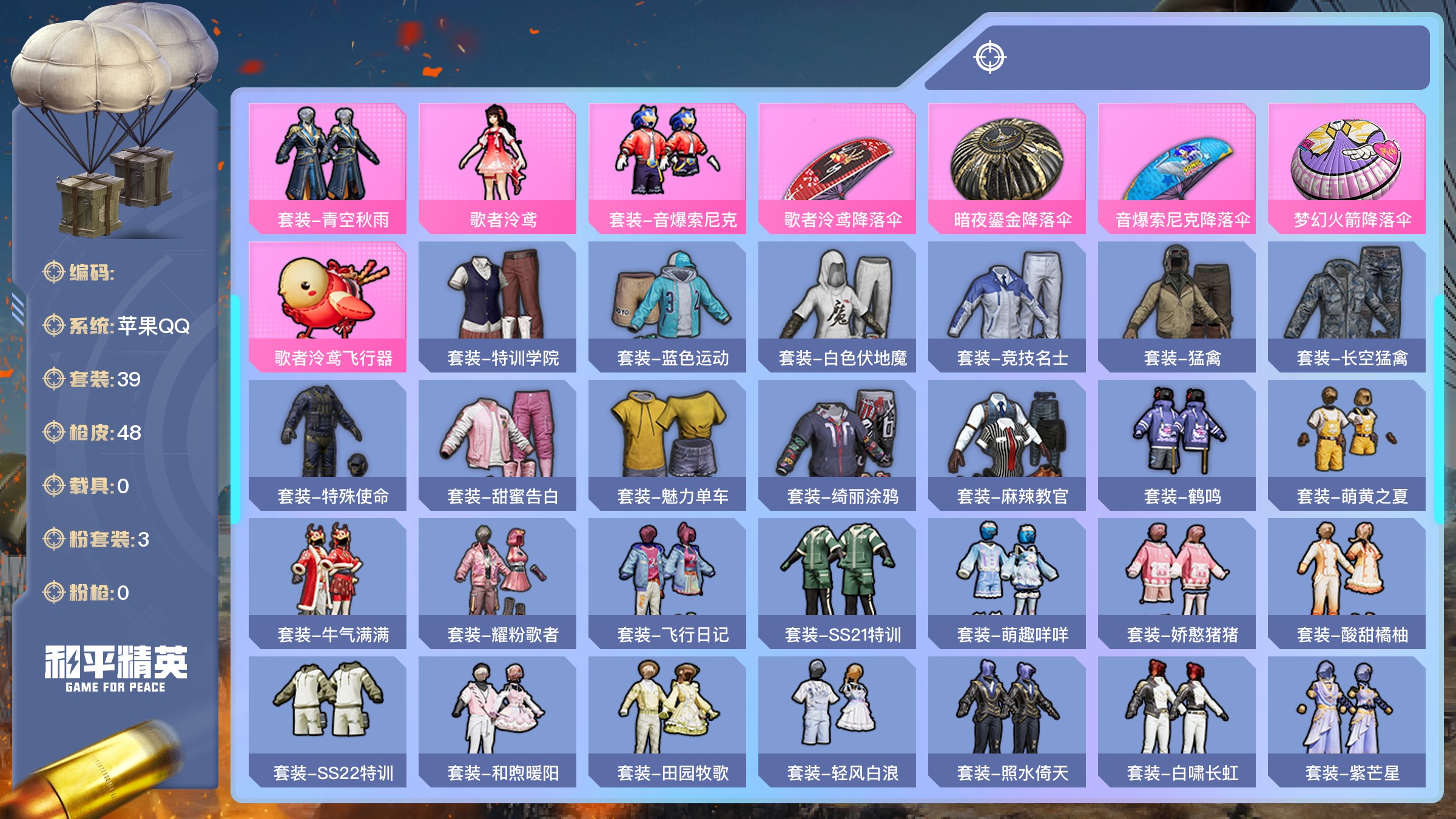Viewport: 1456px width, 819px height.
Task: Select the 套装-牛气满满 red outfit
Action: (328, 583)
